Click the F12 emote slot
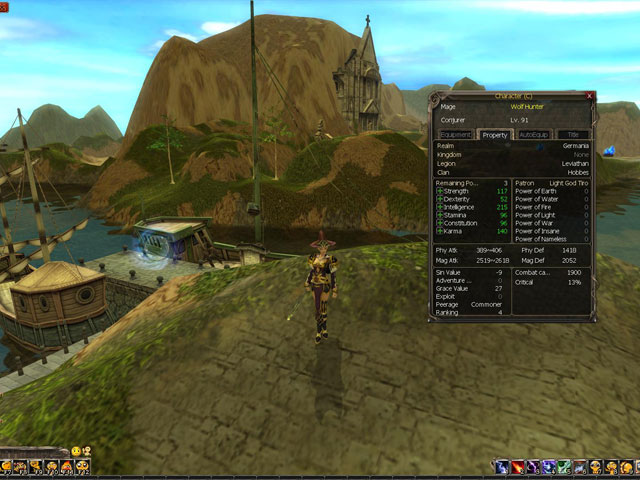This screenshot has width=640, height=480. coord(84,467)
